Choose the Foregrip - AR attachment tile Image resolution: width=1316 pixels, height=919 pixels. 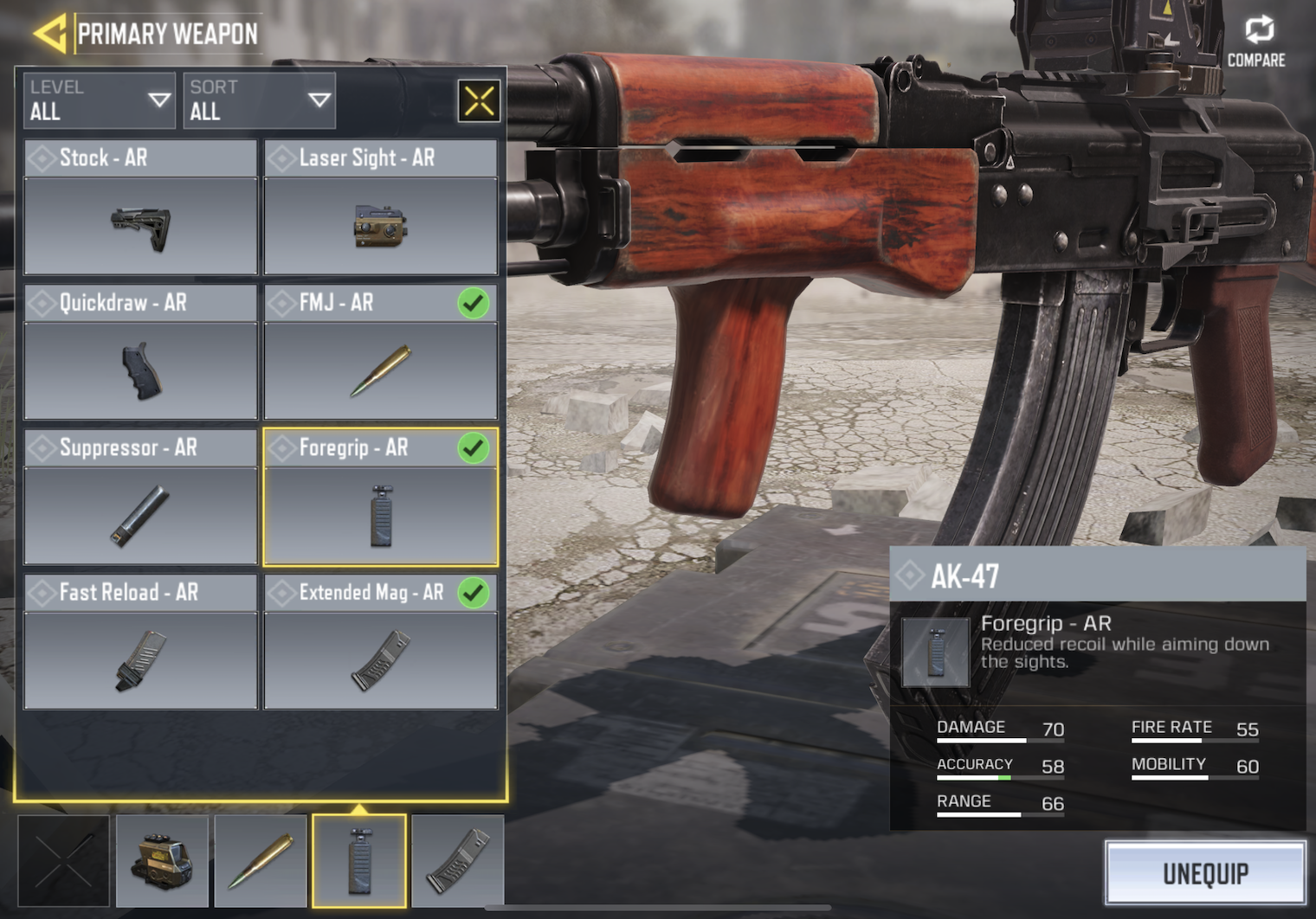(380, 498)
